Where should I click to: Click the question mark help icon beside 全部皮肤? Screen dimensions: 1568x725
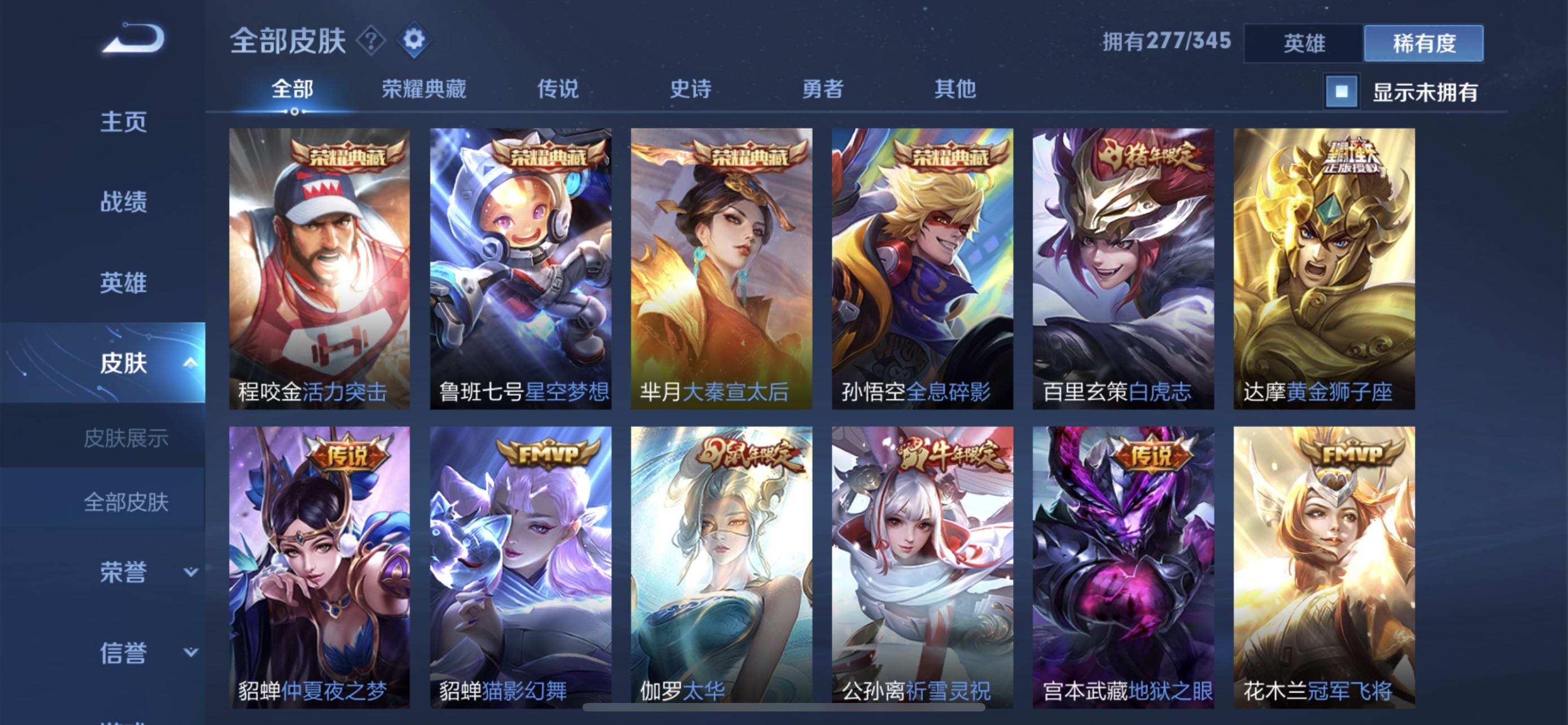pos(371,39)
